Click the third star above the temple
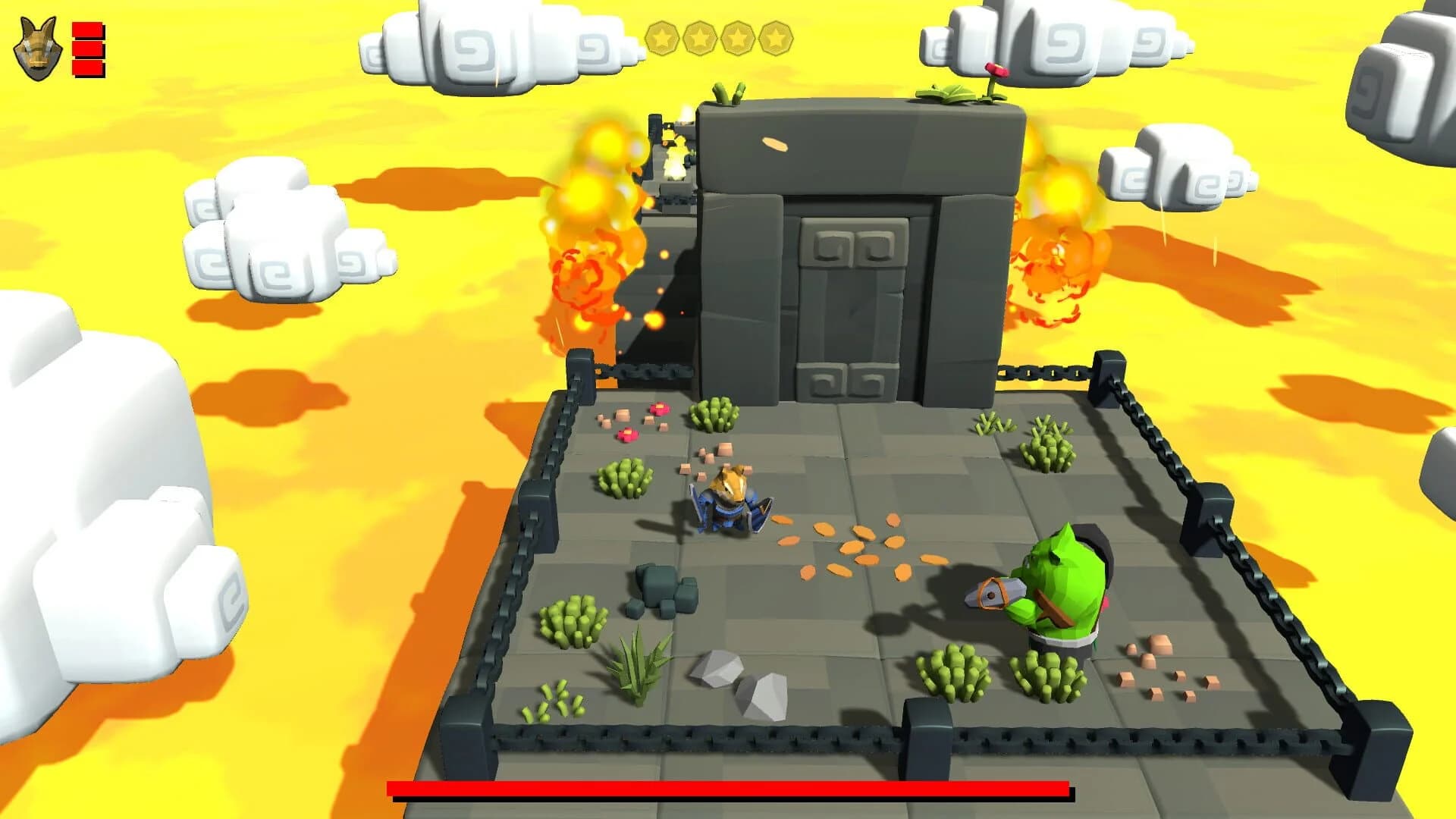 (x=737, y=36)
